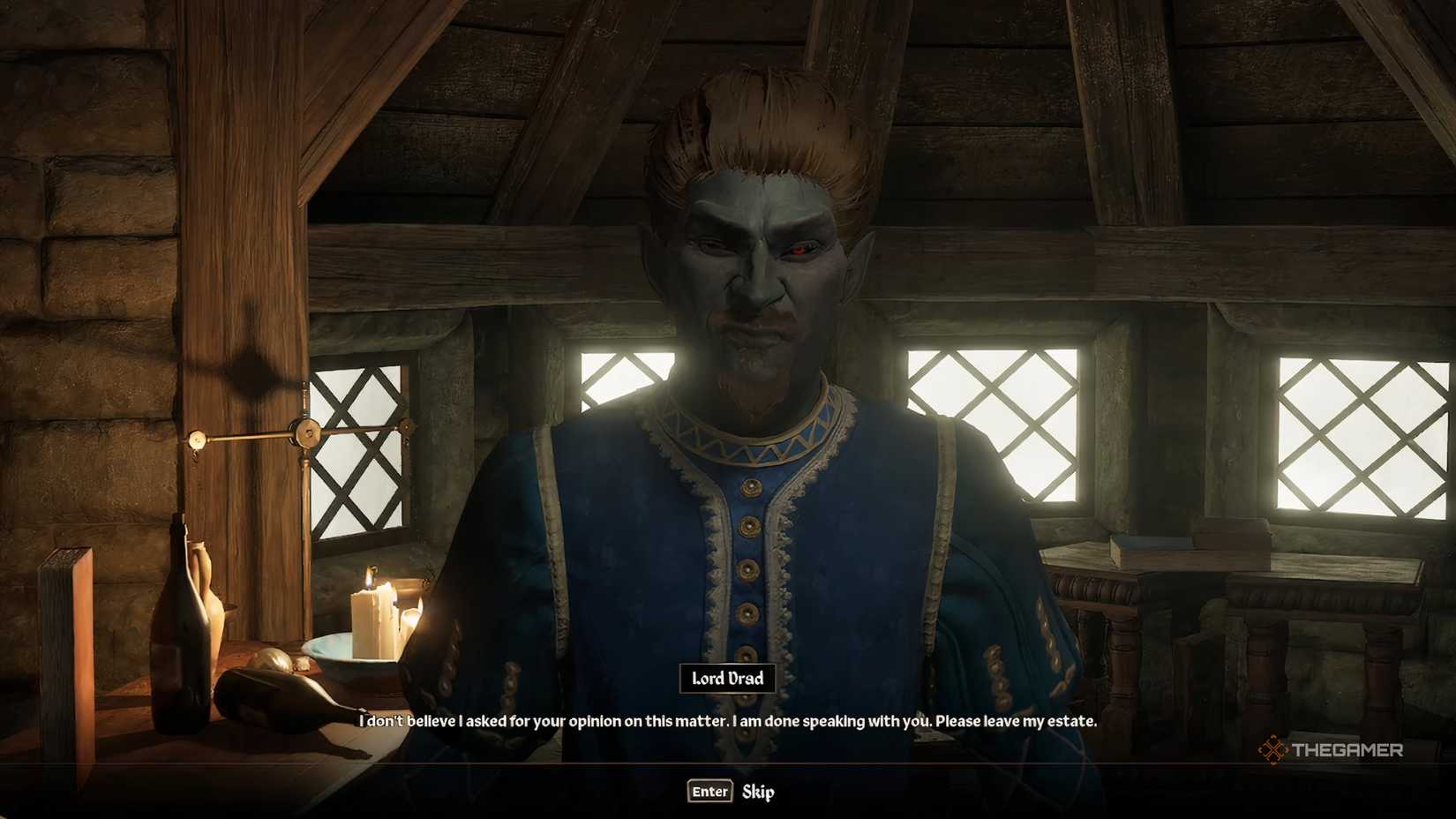Click the dialogue text line
The height and width of the screenshot is (819, 1456).
727,721
